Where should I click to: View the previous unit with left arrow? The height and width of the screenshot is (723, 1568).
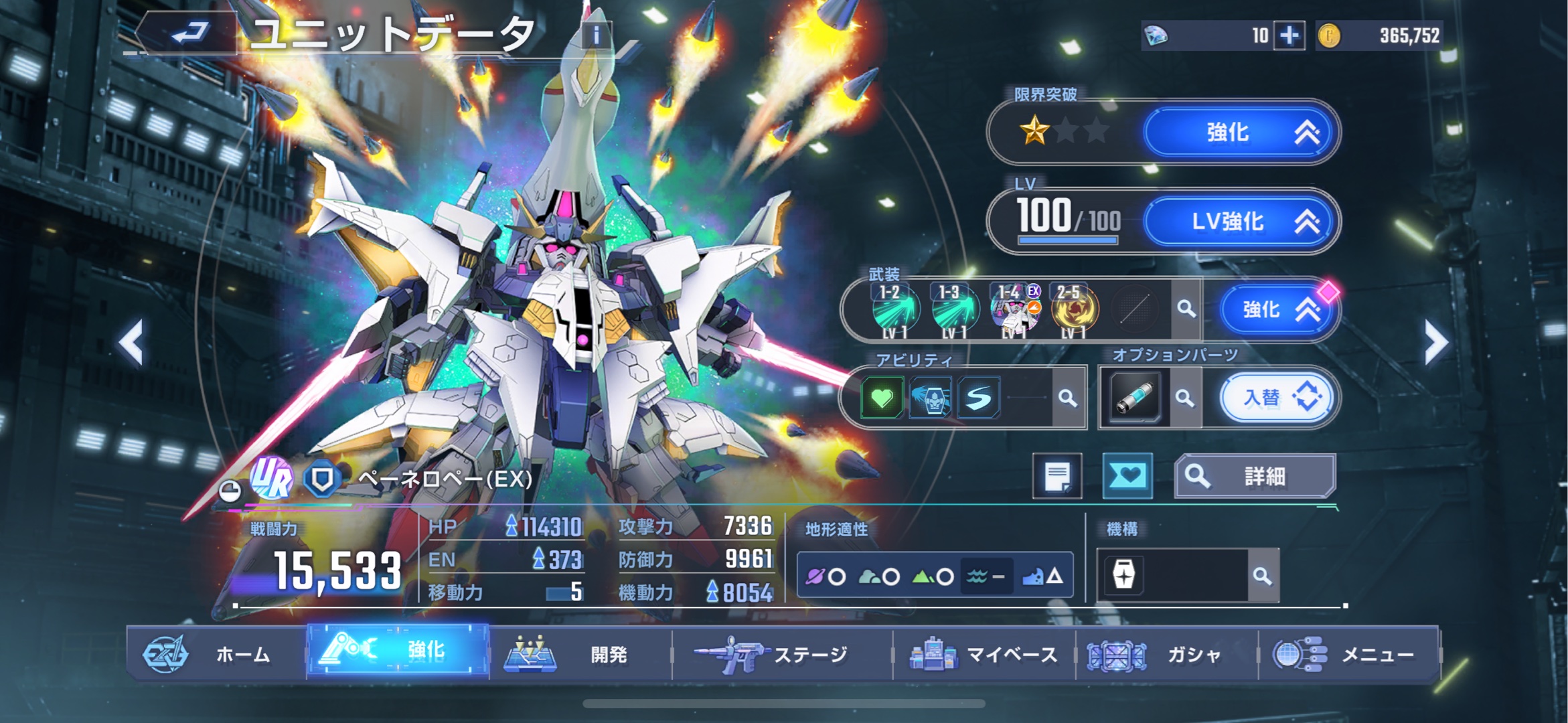(131, 342)
